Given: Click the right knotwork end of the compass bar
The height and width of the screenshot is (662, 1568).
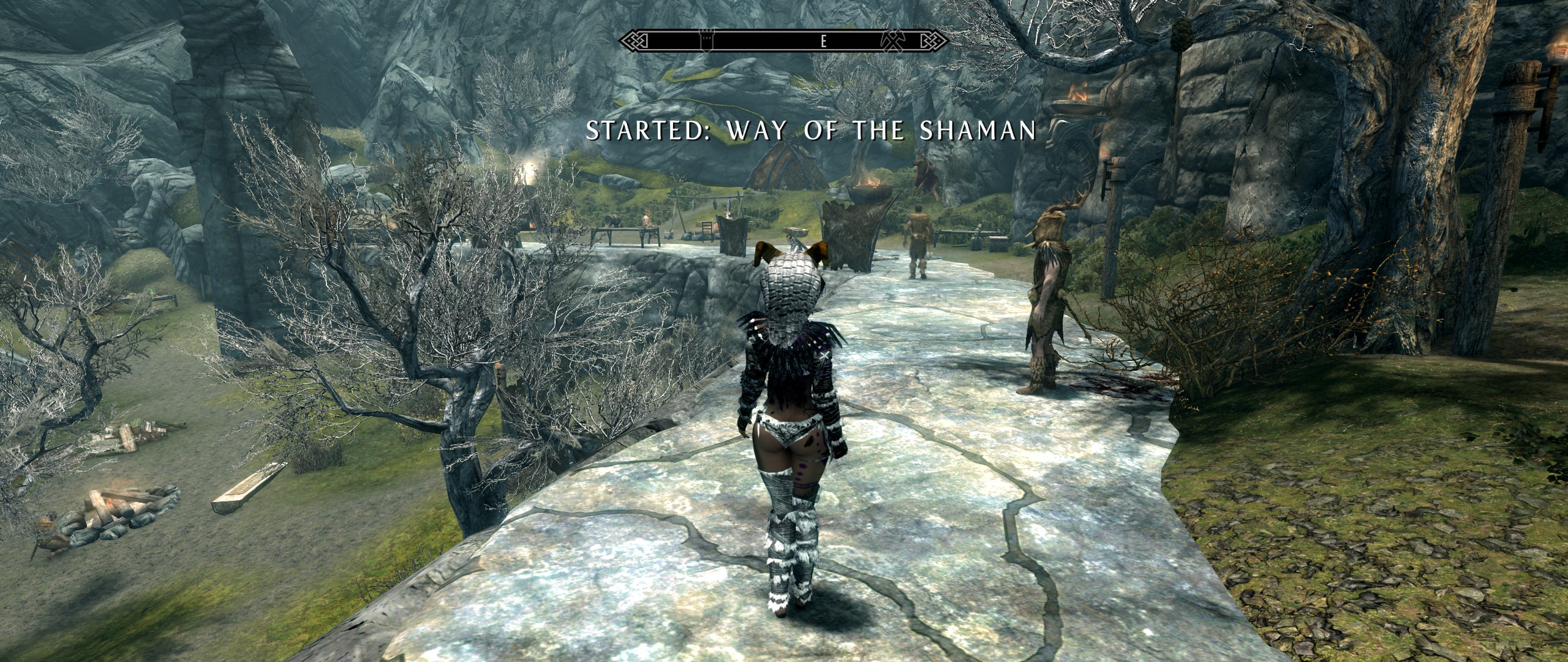Looking at the screenshot, I should [937, 42].
